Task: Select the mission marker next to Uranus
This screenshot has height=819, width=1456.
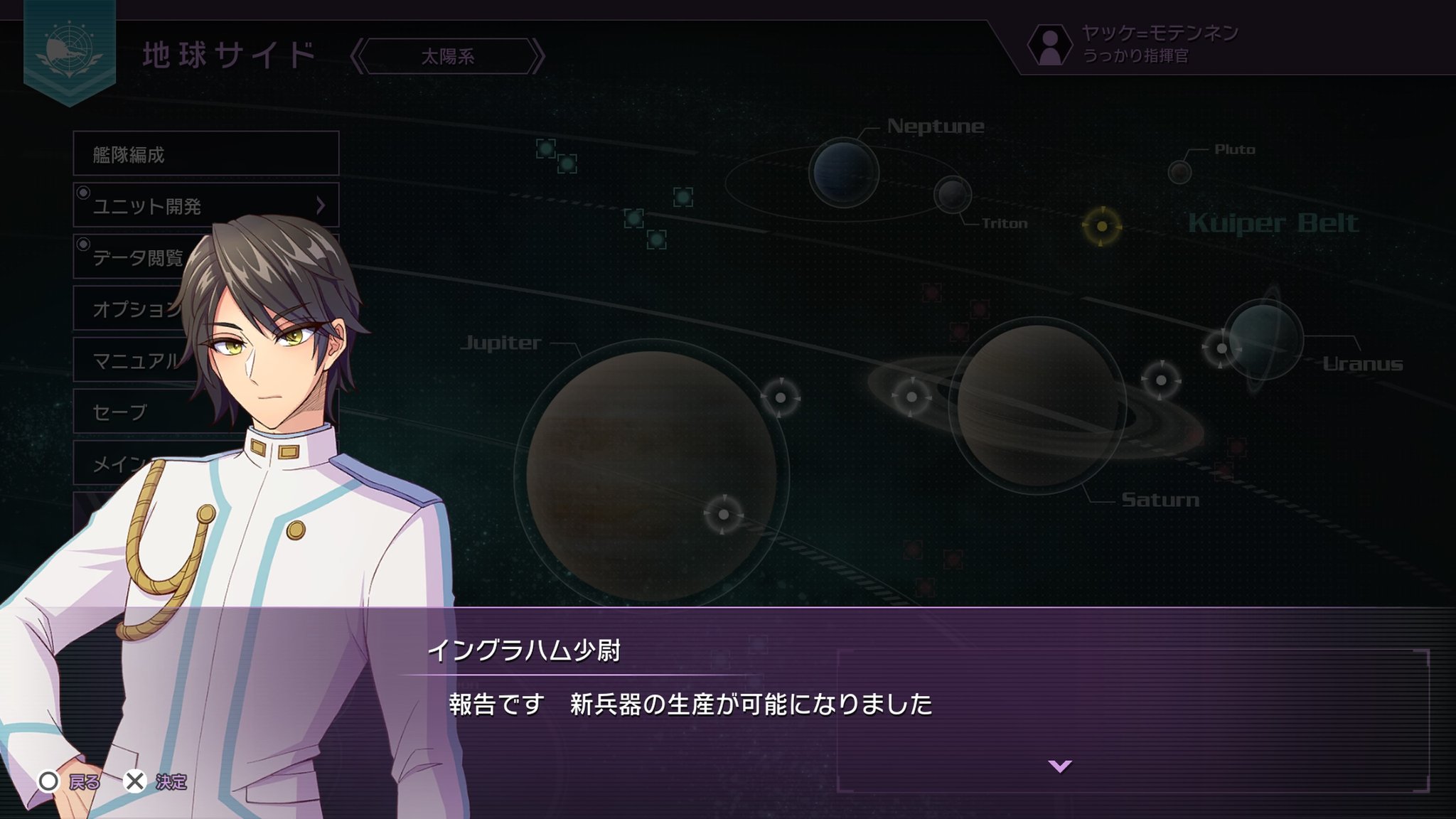Action: click(x=1221, y=348)
